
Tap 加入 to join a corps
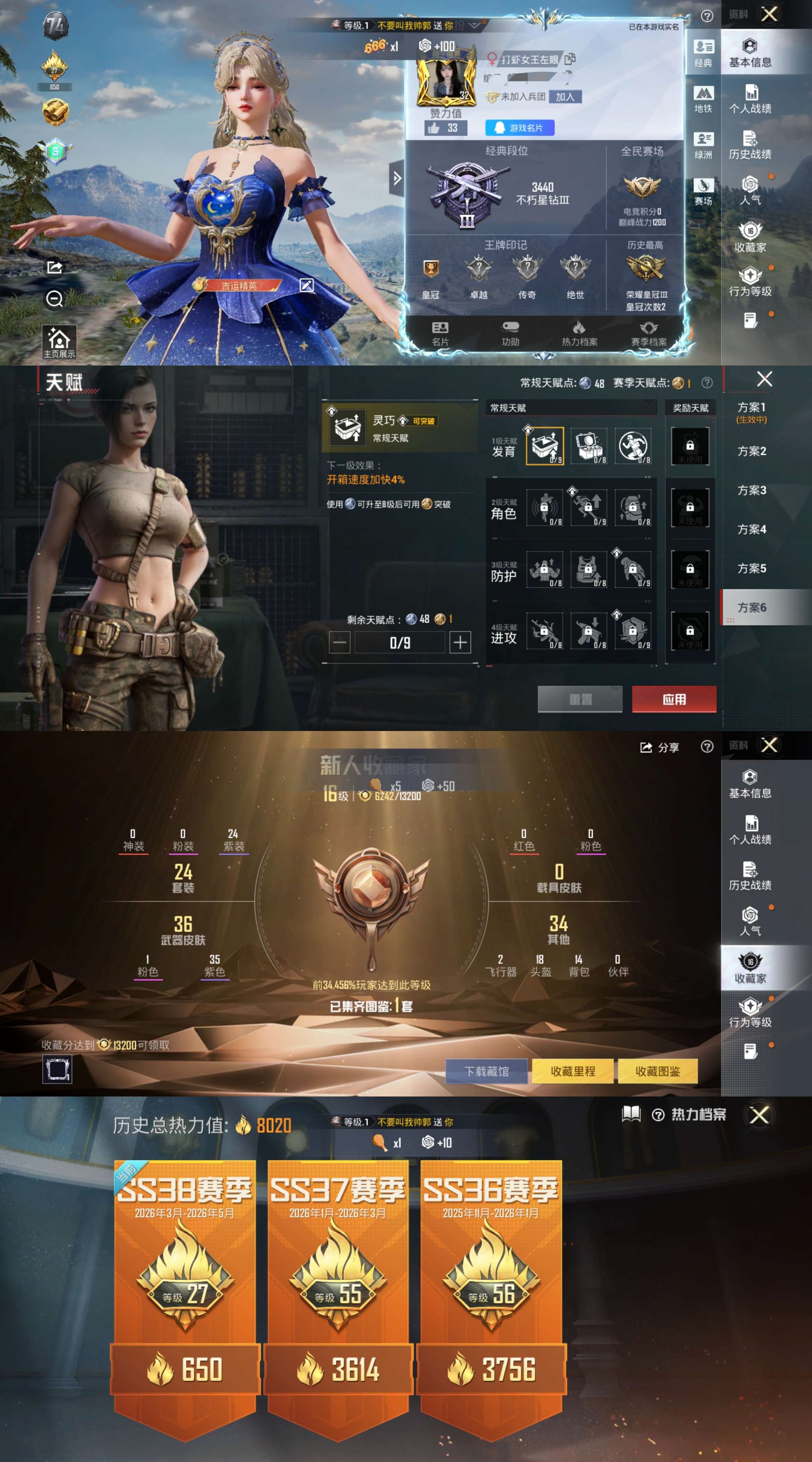point(565,97)
